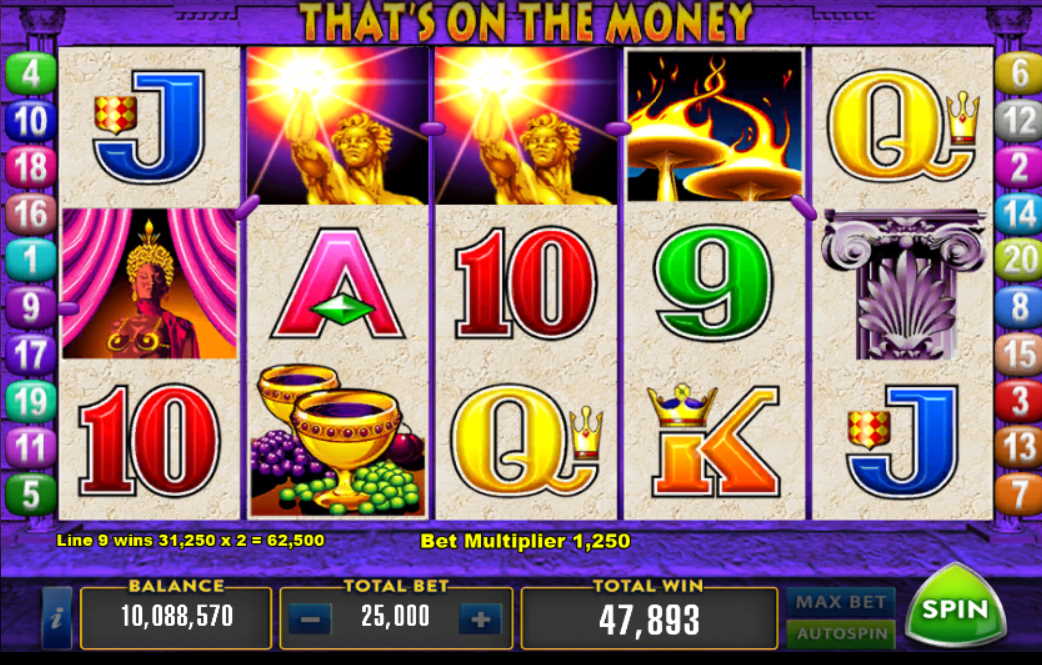
Task: Open the info paytable button
Action: (x=56, y=618)
